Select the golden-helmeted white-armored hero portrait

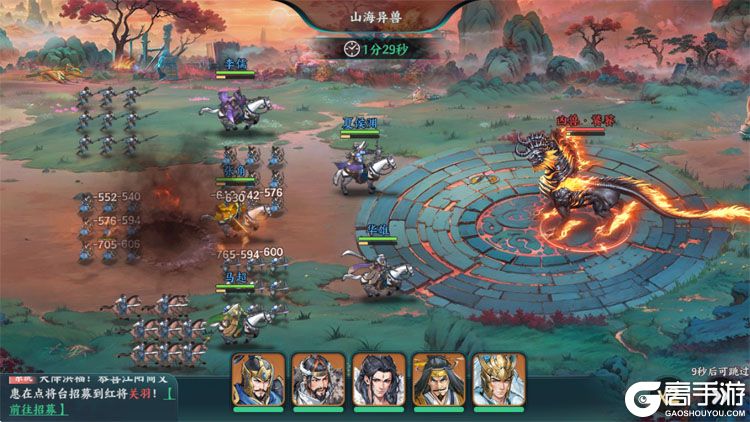tap(498, 380)
